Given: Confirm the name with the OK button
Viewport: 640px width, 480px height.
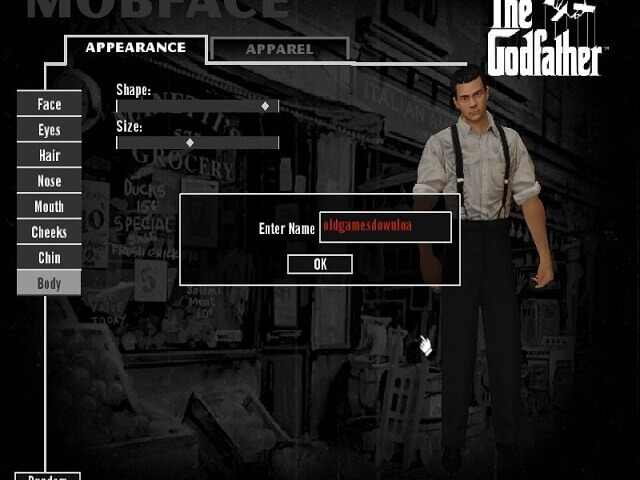Looking at the screenshot, I should pos(319,264).
